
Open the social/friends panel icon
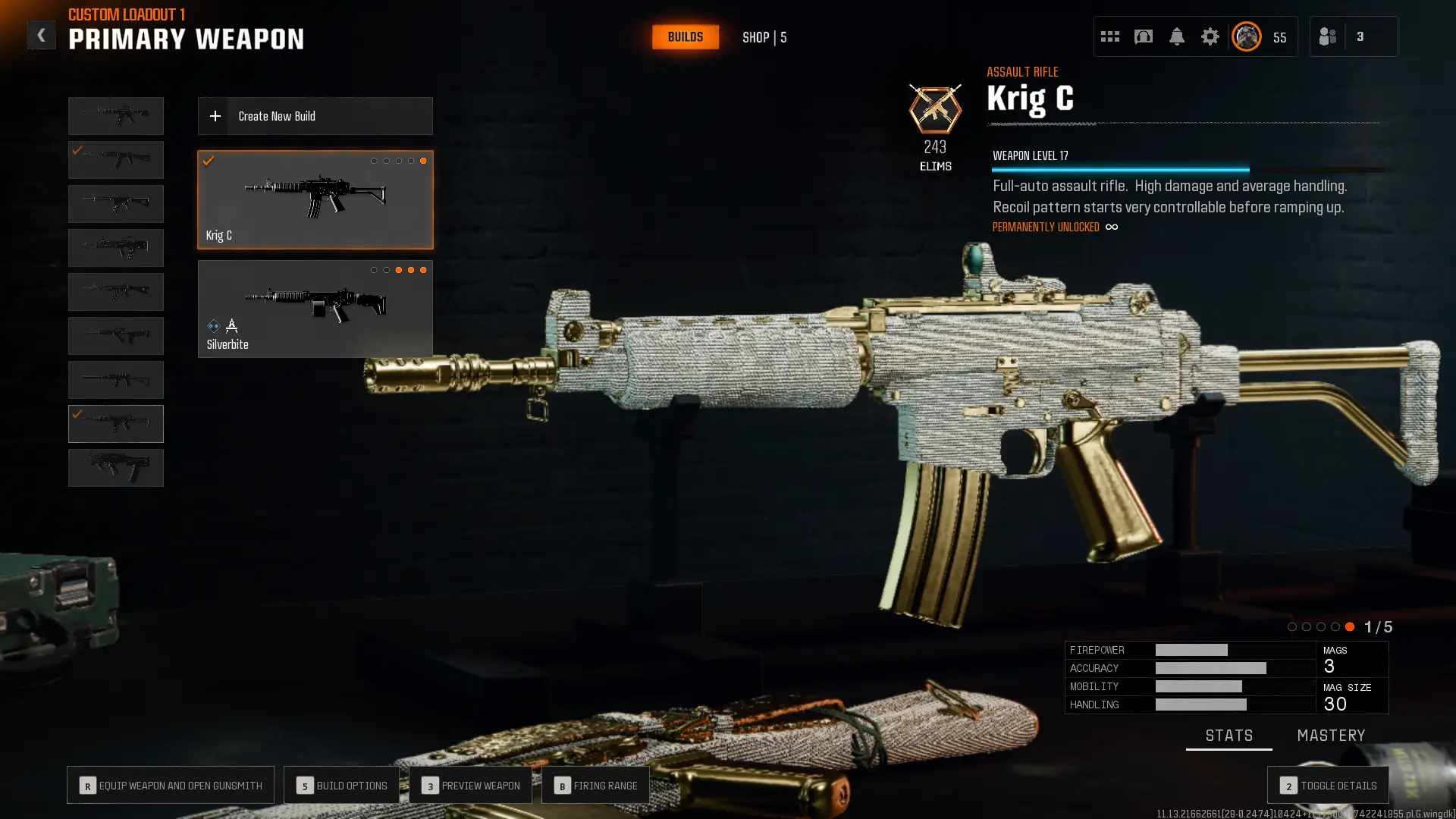pyautogui.click(x=1327, y=36)
